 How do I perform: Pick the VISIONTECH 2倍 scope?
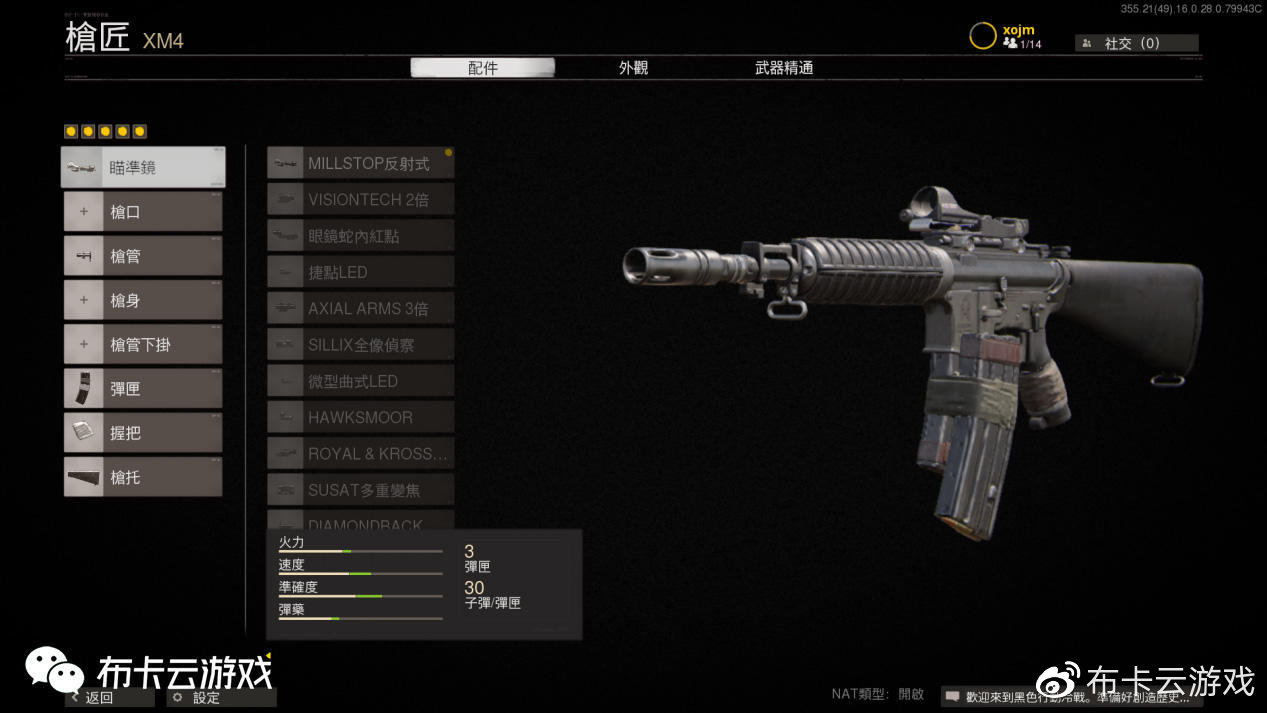click(361, 199)
